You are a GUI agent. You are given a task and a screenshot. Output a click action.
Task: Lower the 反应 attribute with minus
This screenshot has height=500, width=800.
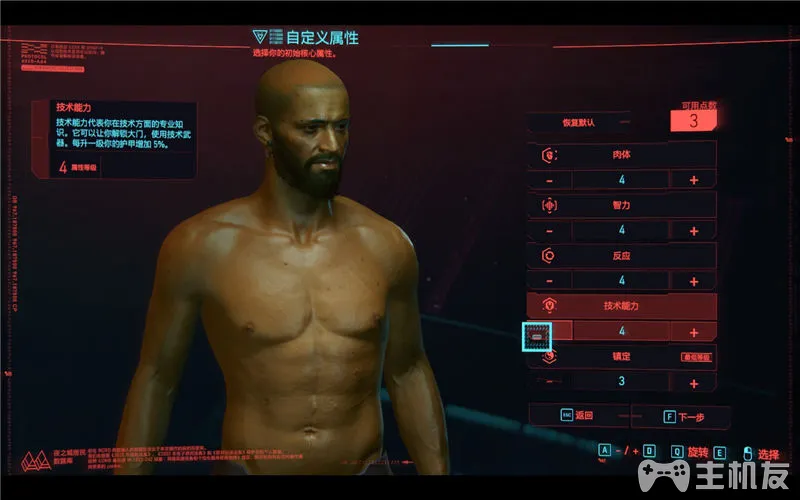(x=549, y=281)
